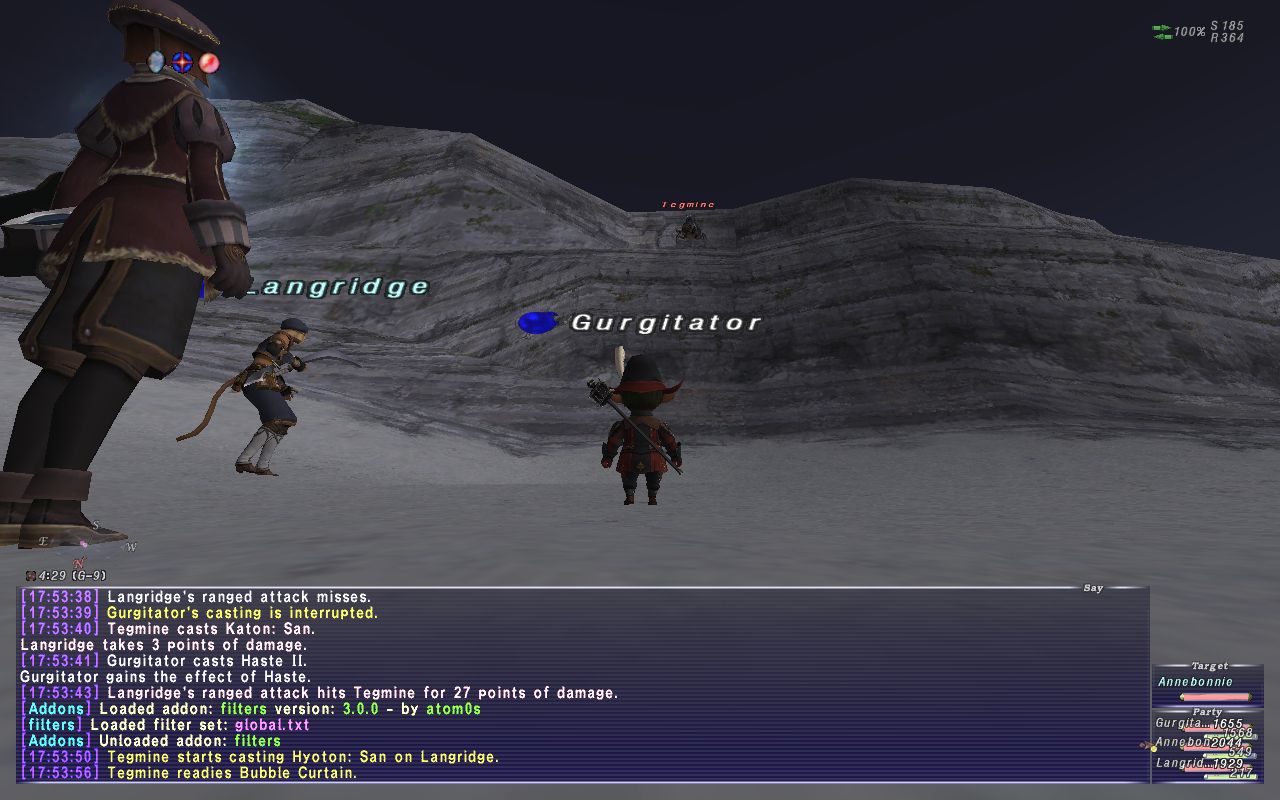The image size is (1280, 800).
Task: Click Annebonnie's name in the Target box
Action: click(1195, 682)
